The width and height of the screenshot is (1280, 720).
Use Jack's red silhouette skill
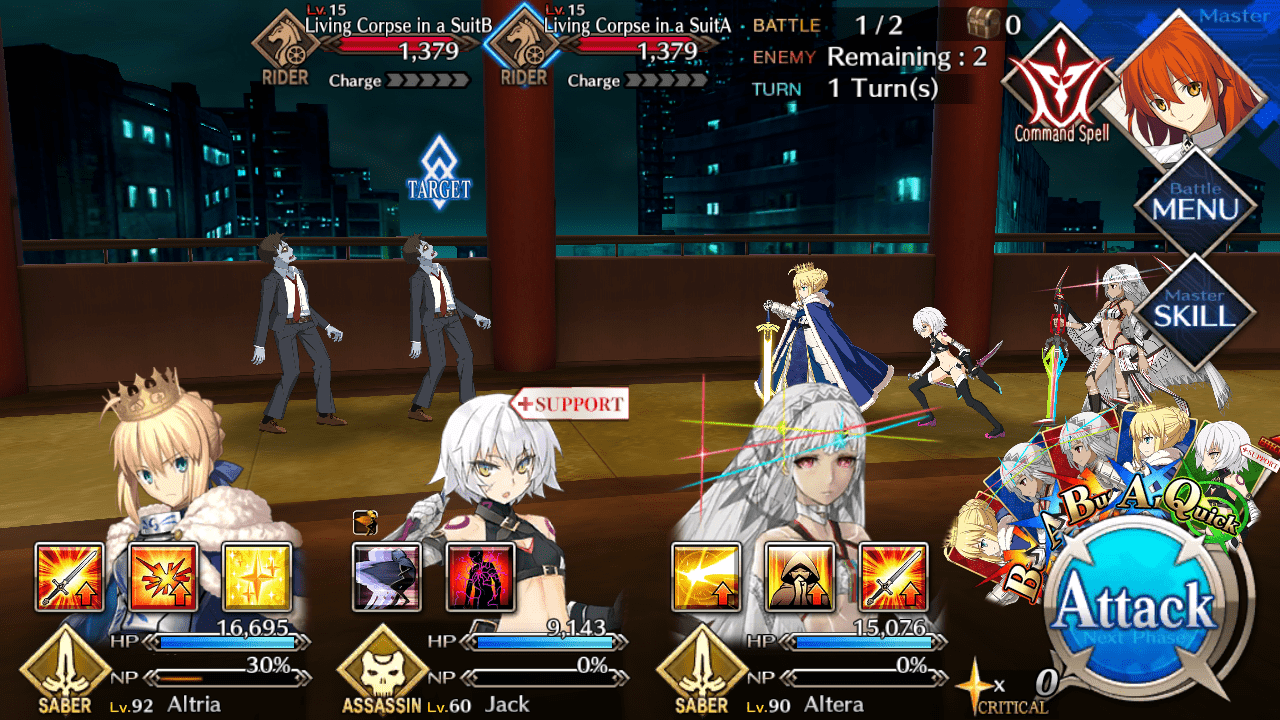pyautogui.click(x=480, y=577)
